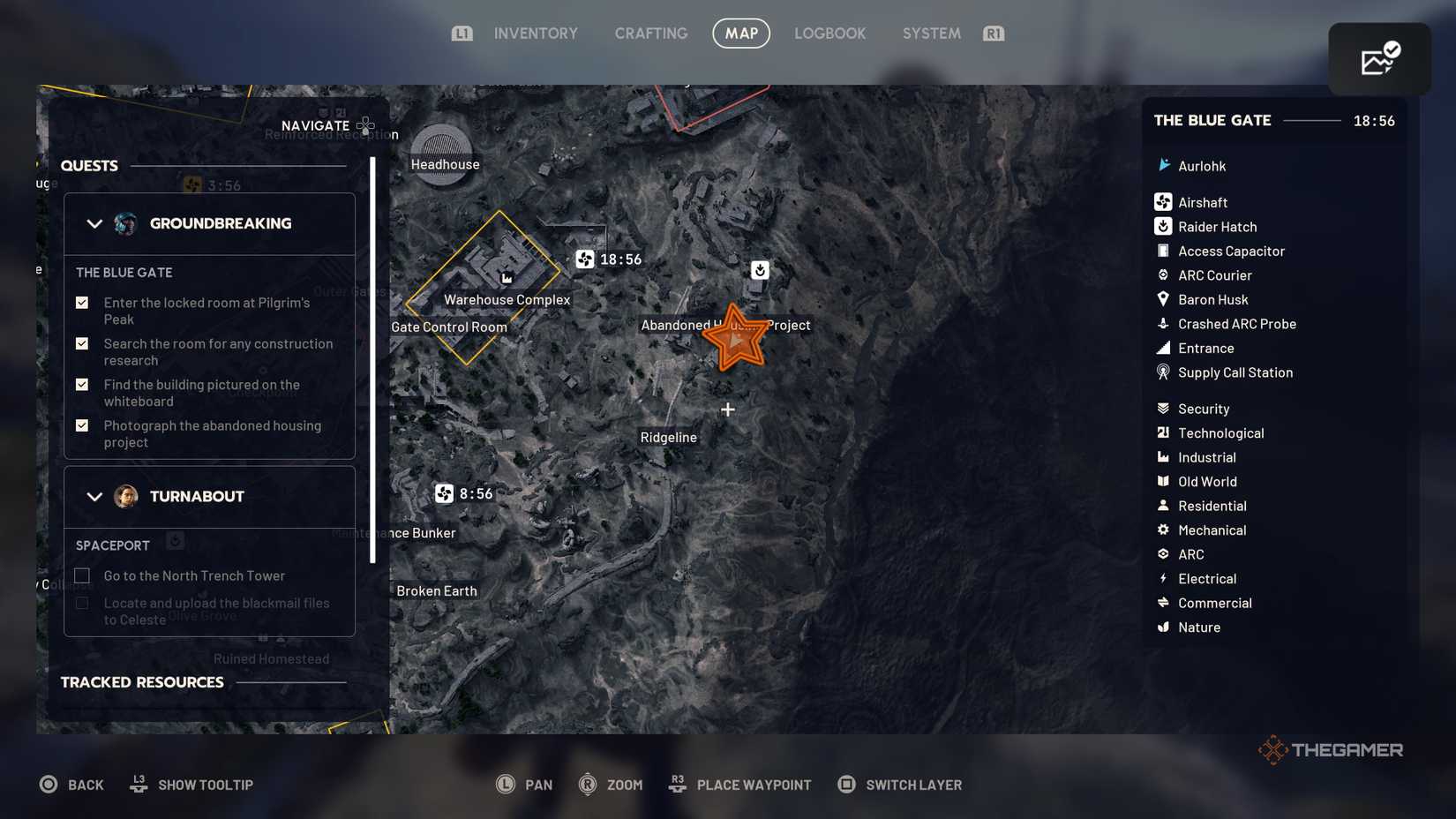Switch to the Inventory tab

(536, 33)
